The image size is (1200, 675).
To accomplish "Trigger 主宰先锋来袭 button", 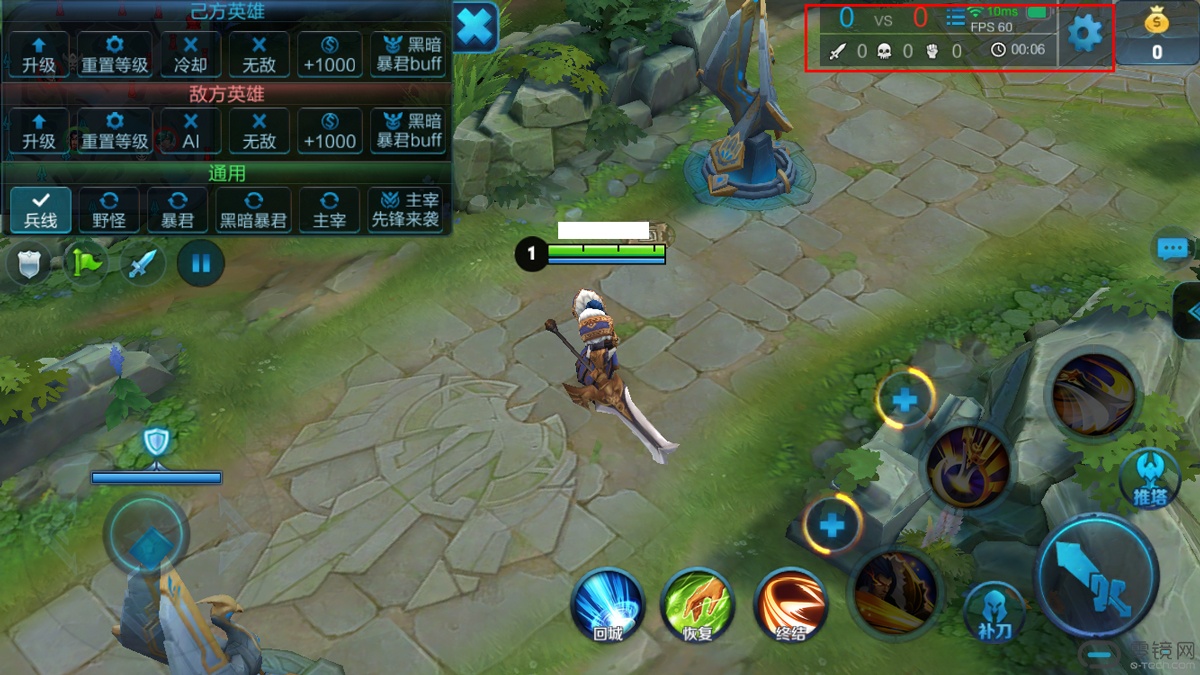I will pos(406,210).
